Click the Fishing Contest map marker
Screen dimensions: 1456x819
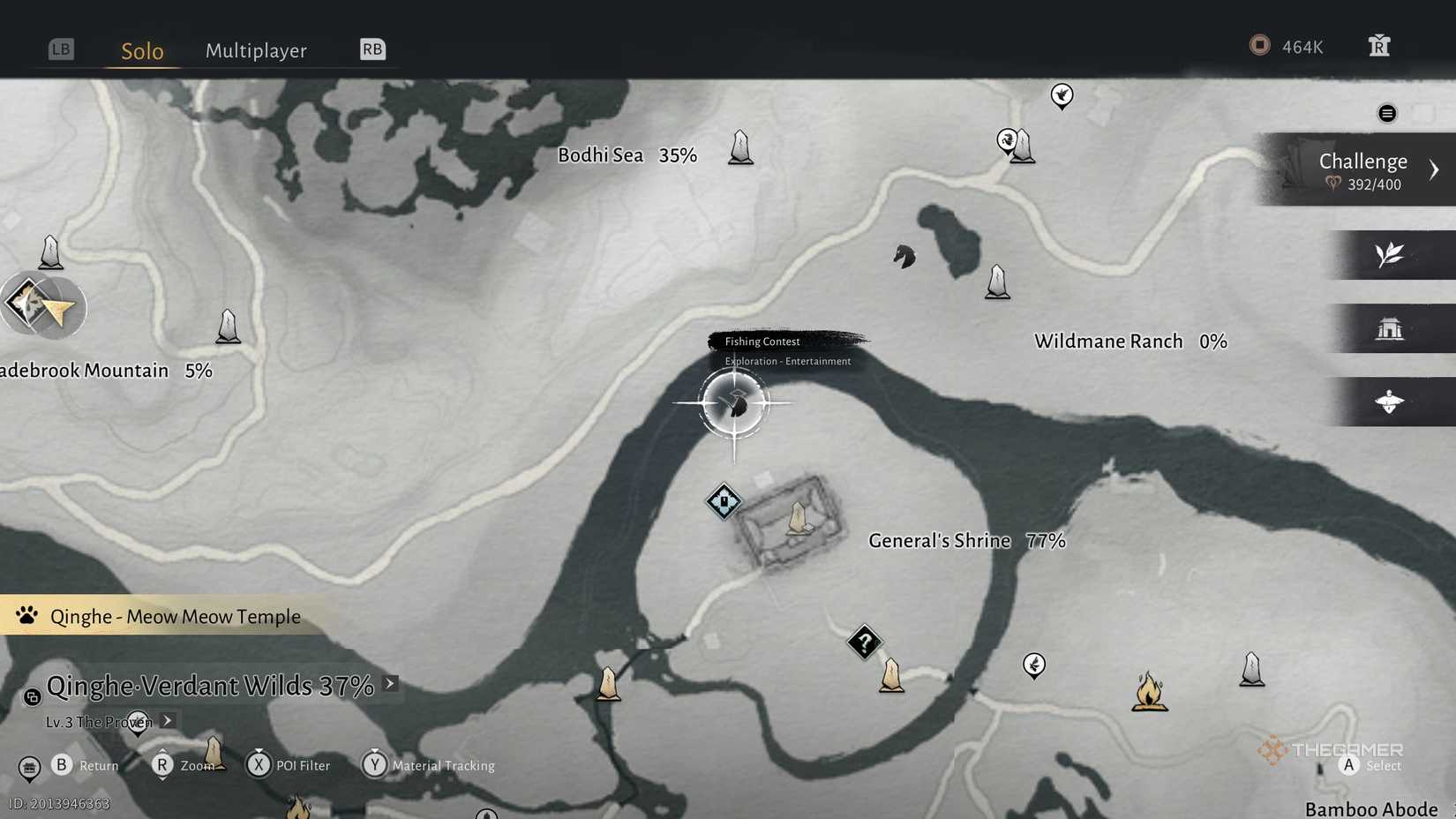735,402
